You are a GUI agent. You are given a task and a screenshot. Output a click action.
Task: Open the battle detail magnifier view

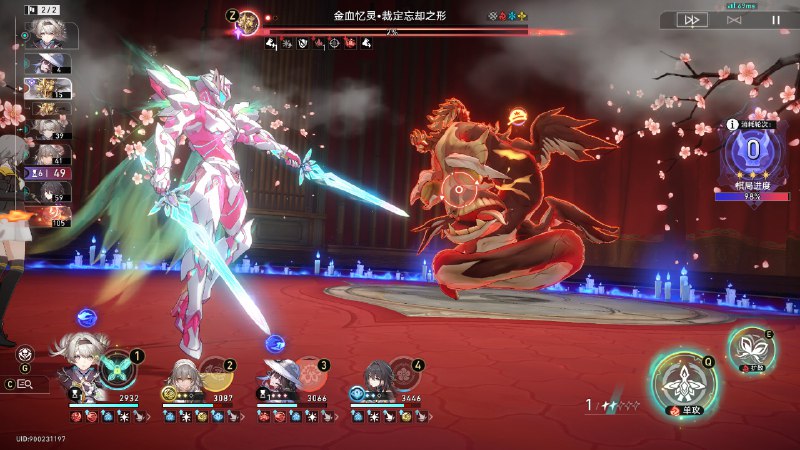(26, 384)
